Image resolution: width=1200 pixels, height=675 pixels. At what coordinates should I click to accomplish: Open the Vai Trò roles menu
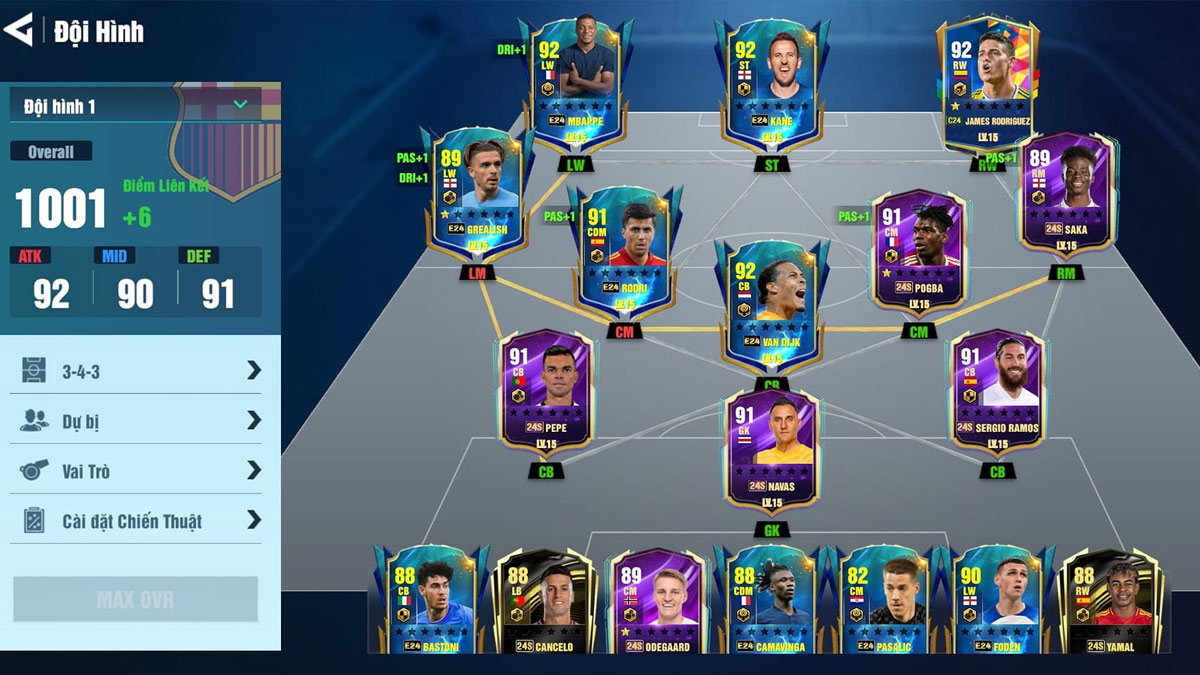pos(140,471)
